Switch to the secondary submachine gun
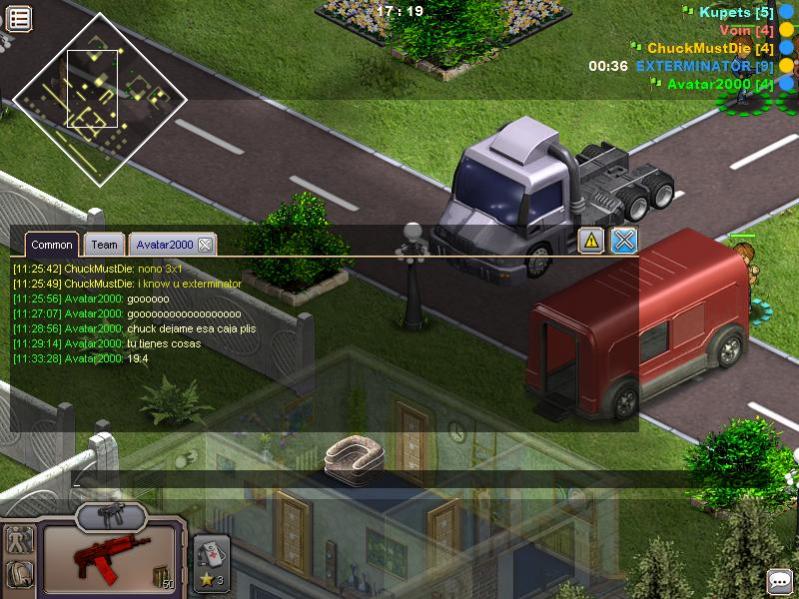 110,516
